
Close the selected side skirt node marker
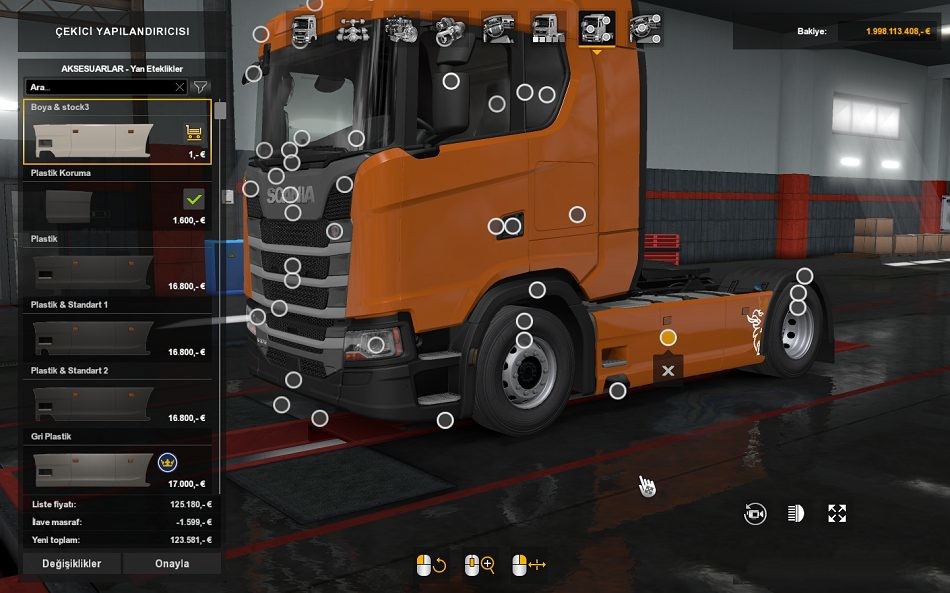click(x=668, y=371)
